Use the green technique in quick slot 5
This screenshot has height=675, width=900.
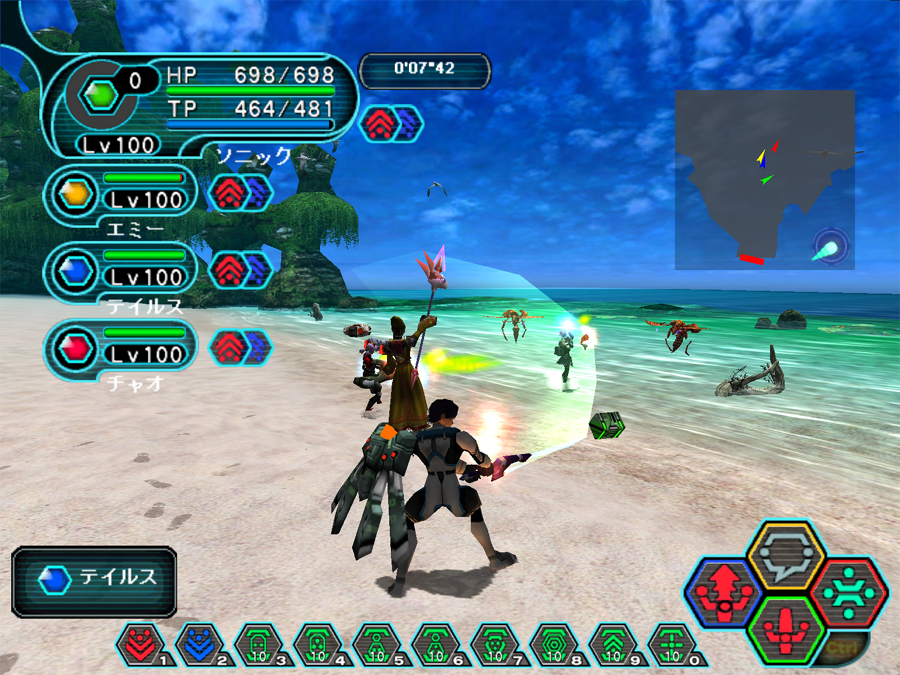click(x=373, y=643)
